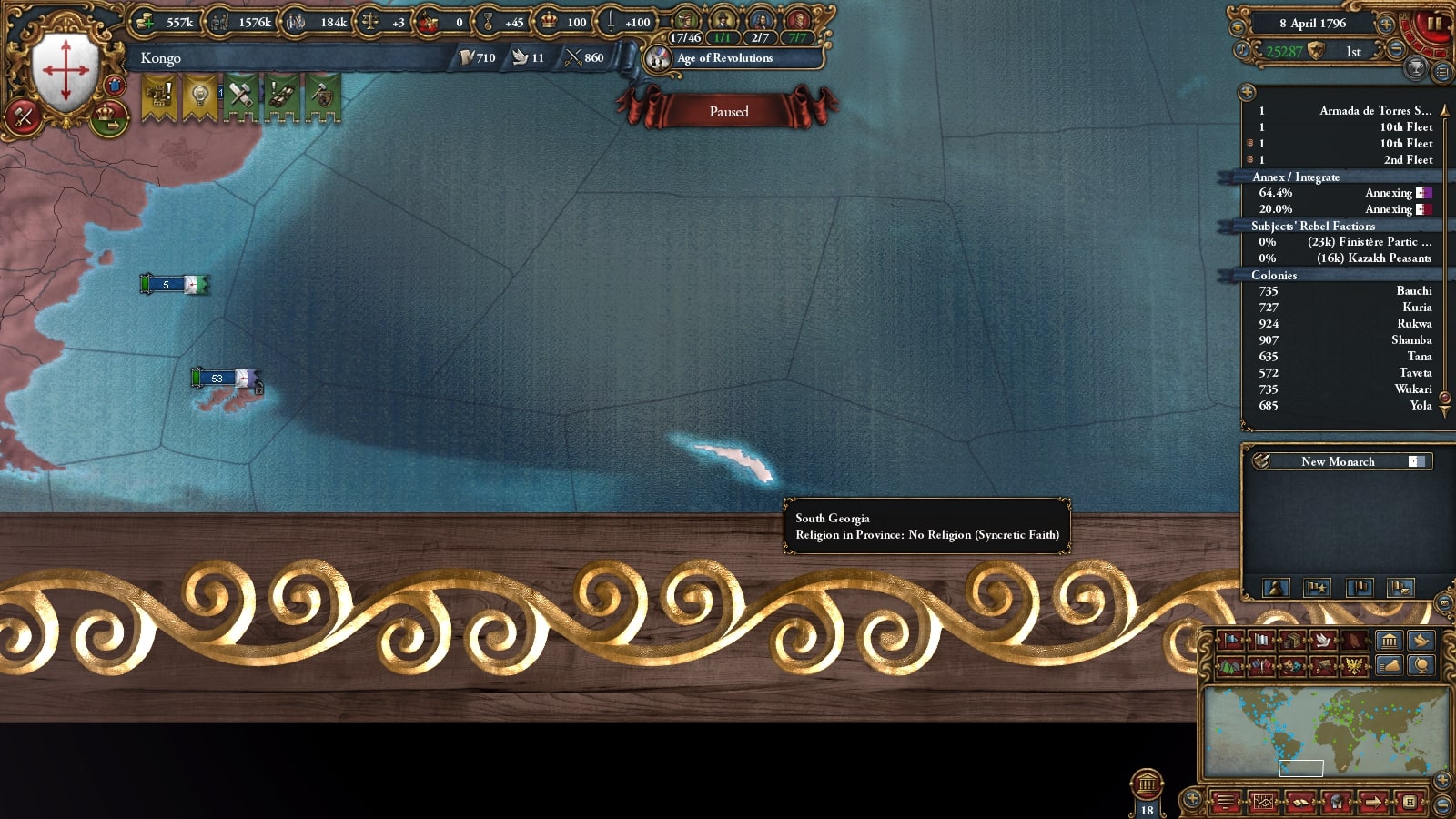
Task: Open the production hammer-and-sword button
Action: (x=24, y=116)
